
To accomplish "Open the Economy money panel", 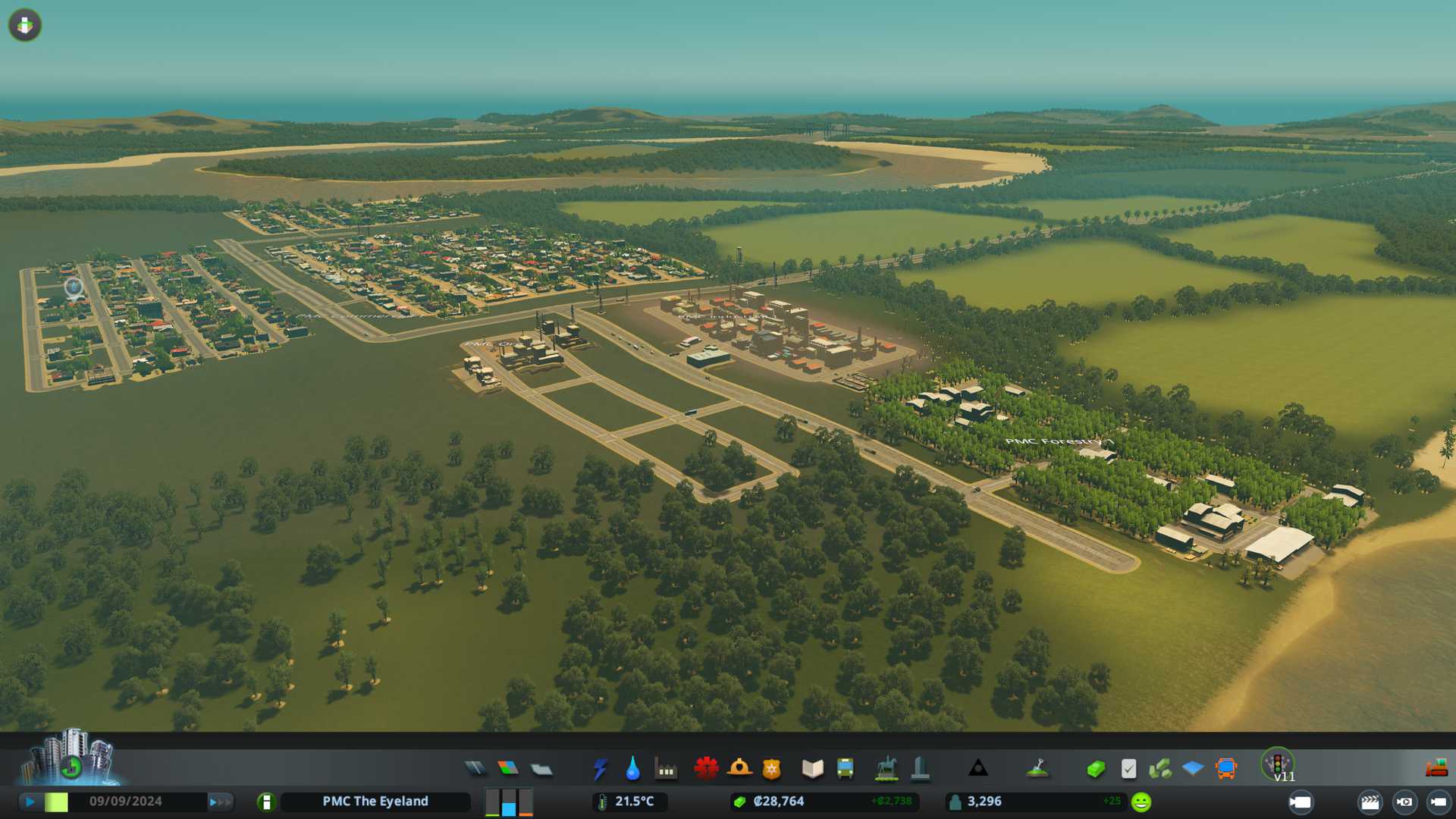I will tap(1095, 769).
